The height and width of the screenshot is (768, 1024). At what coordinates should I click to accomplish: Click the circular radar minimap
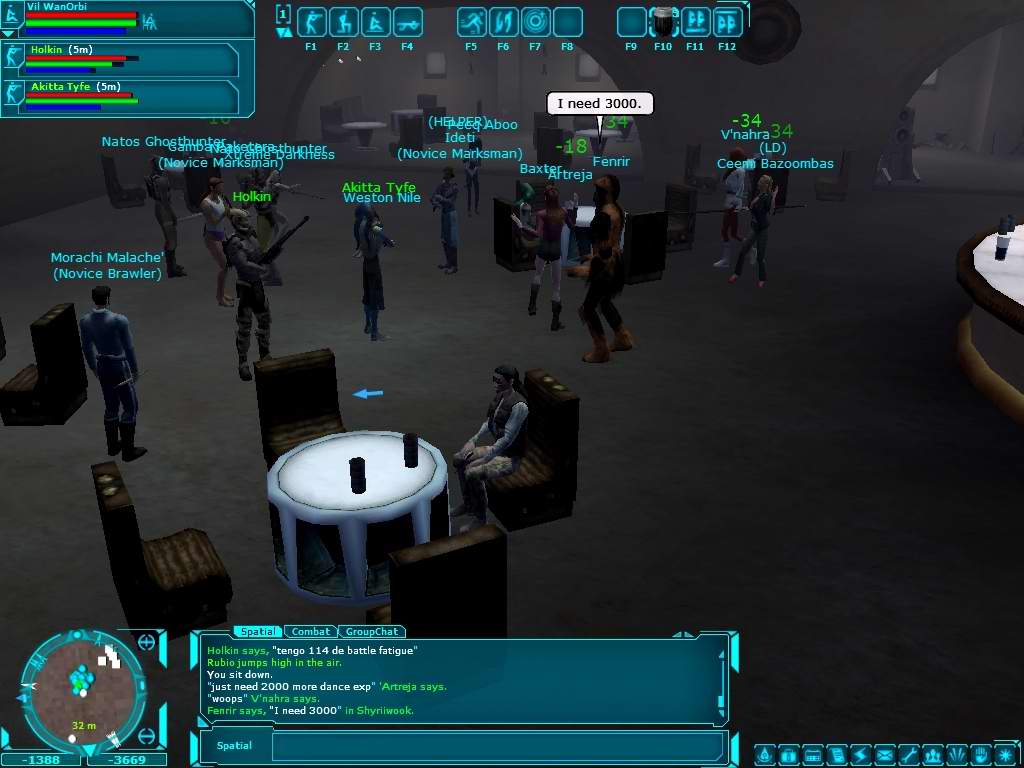[x=83, y=692]
